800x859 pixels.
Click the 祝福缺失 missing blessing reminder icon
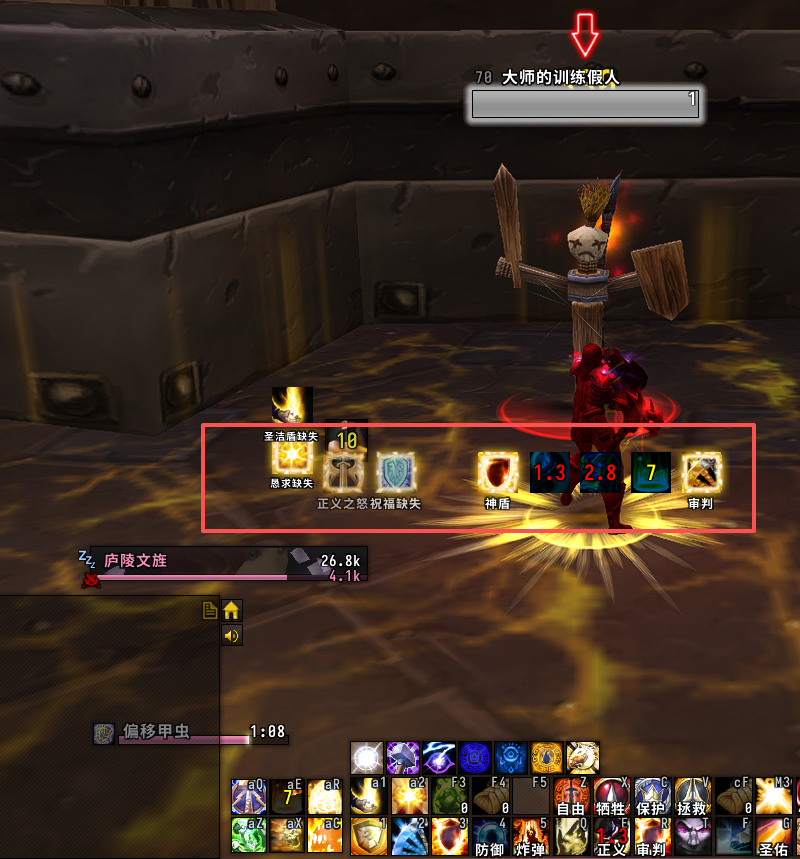pyautogui.click(x=395, y=471)
